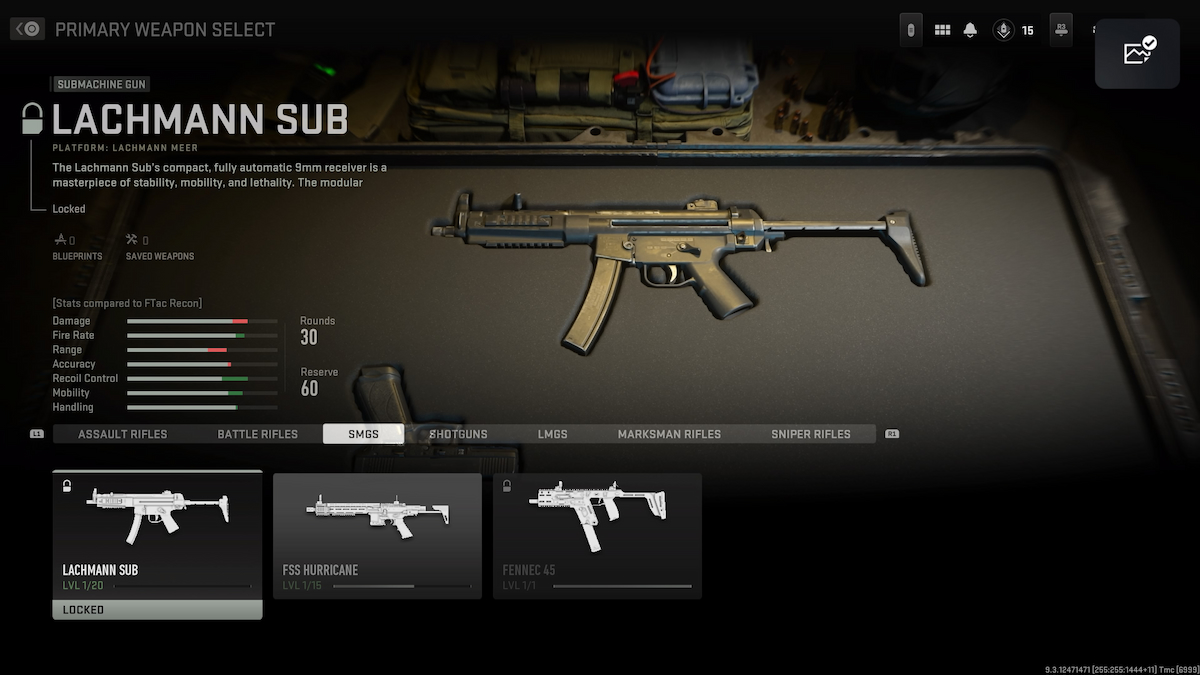Go back from Primary Weapon Select
Viewport: 1200px width, 675px height.
pos(27,29)
